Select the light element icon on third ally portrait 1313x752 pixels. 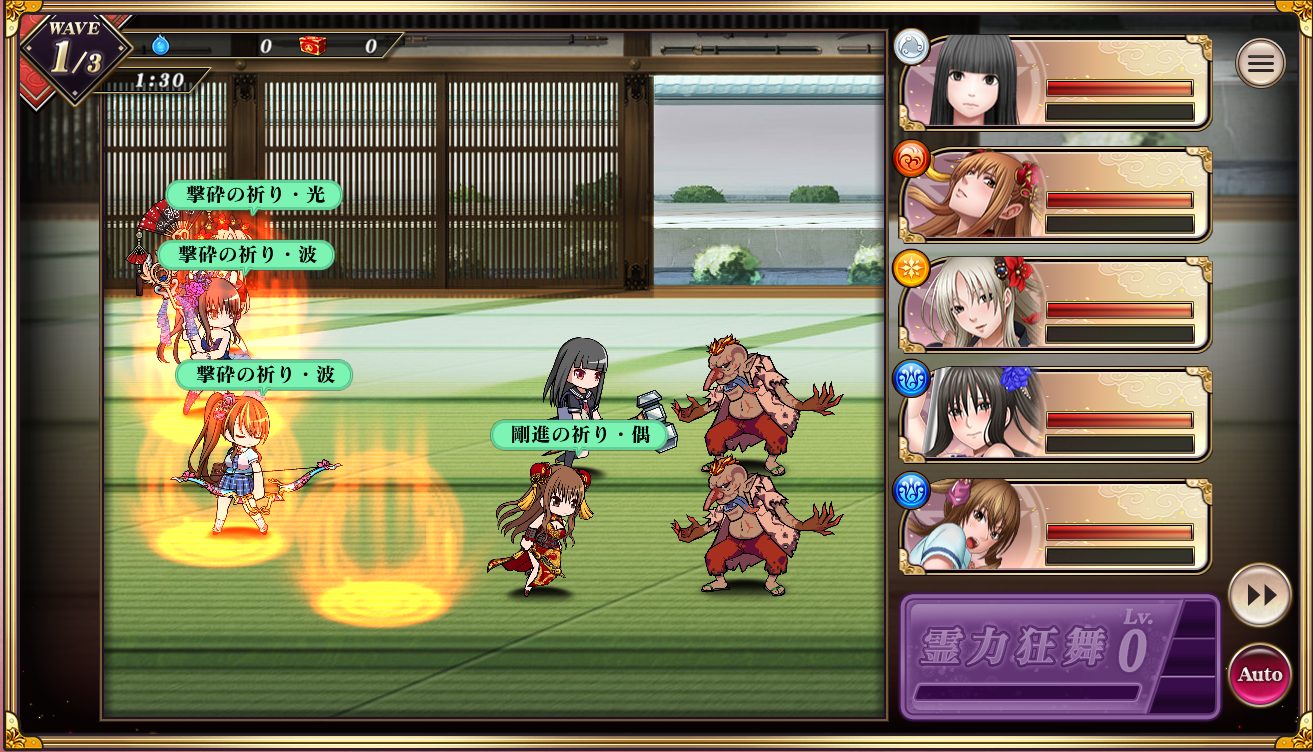(911, 269)
